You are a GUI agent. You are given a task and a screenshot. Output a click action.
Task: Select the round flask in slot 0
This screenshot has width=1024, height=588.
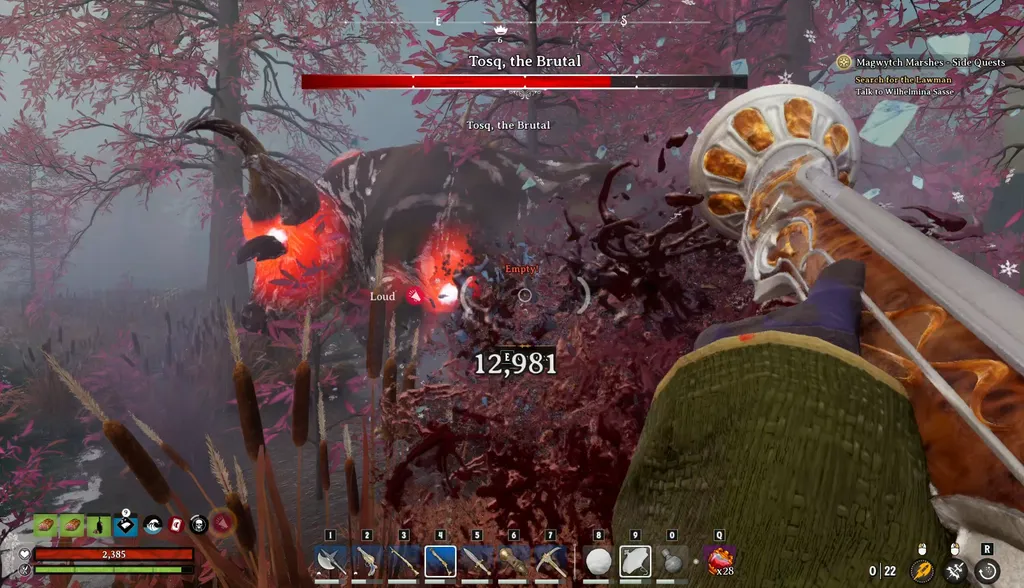672,561
